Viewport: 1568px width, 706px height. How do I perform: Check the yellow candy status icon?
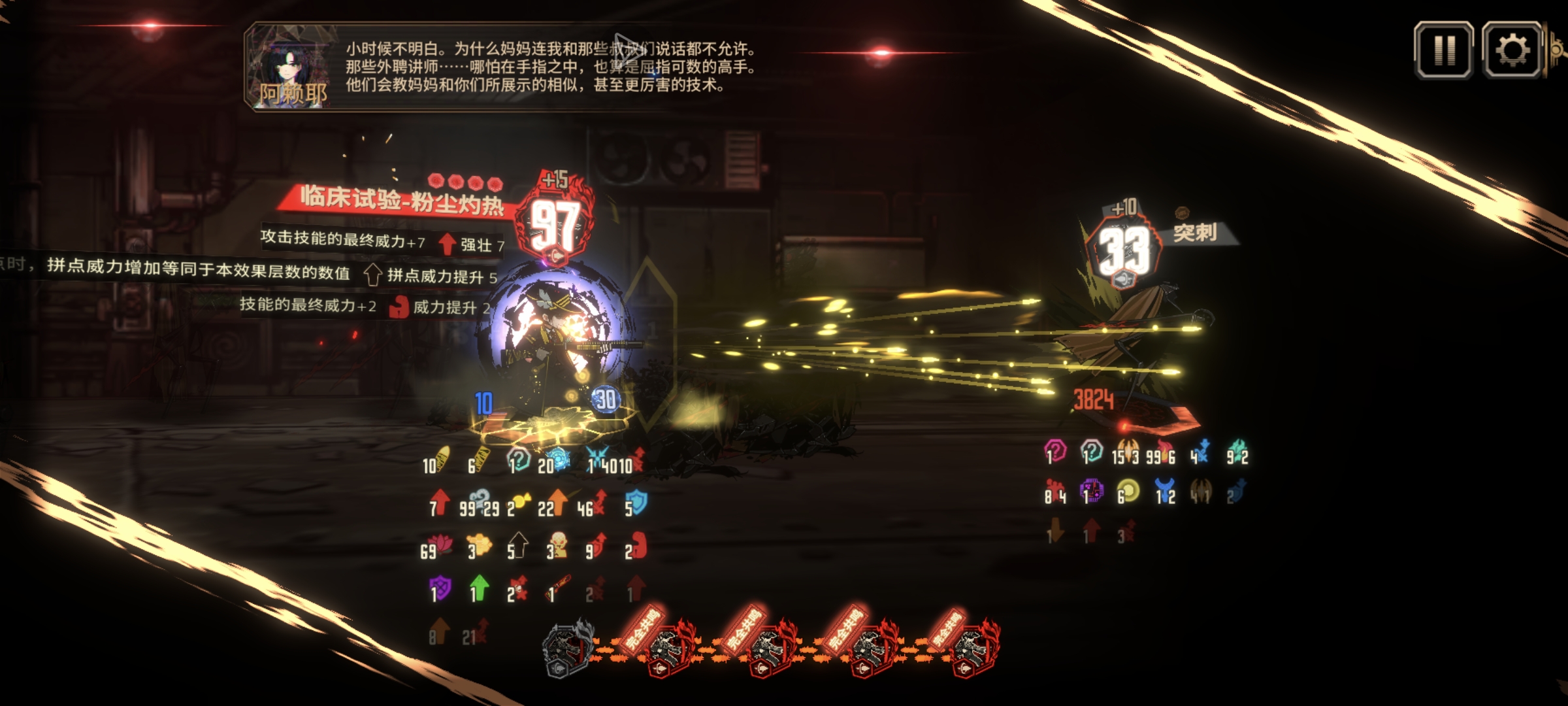519,503
